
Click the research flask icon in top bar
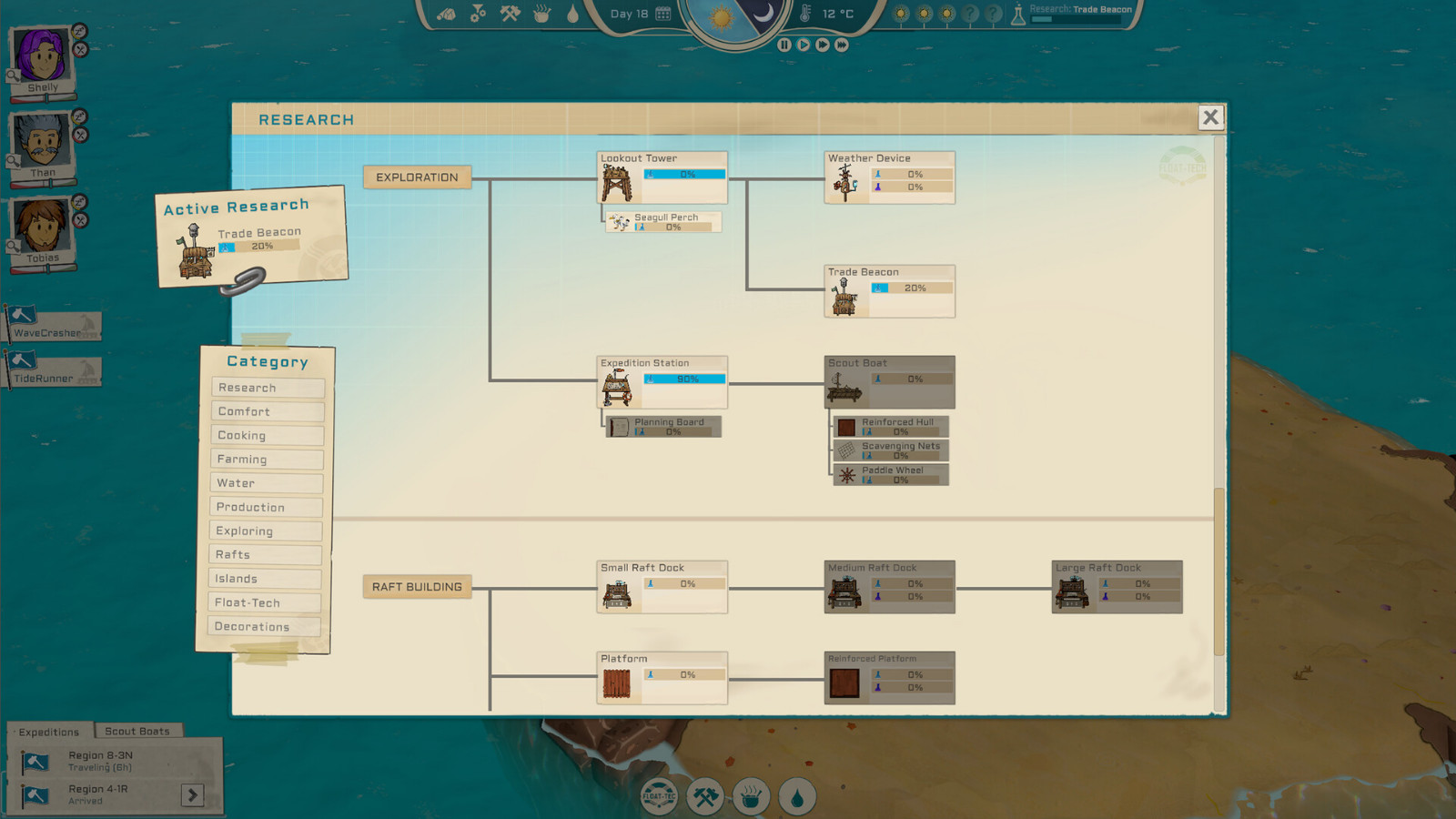tap(1019, 14)
